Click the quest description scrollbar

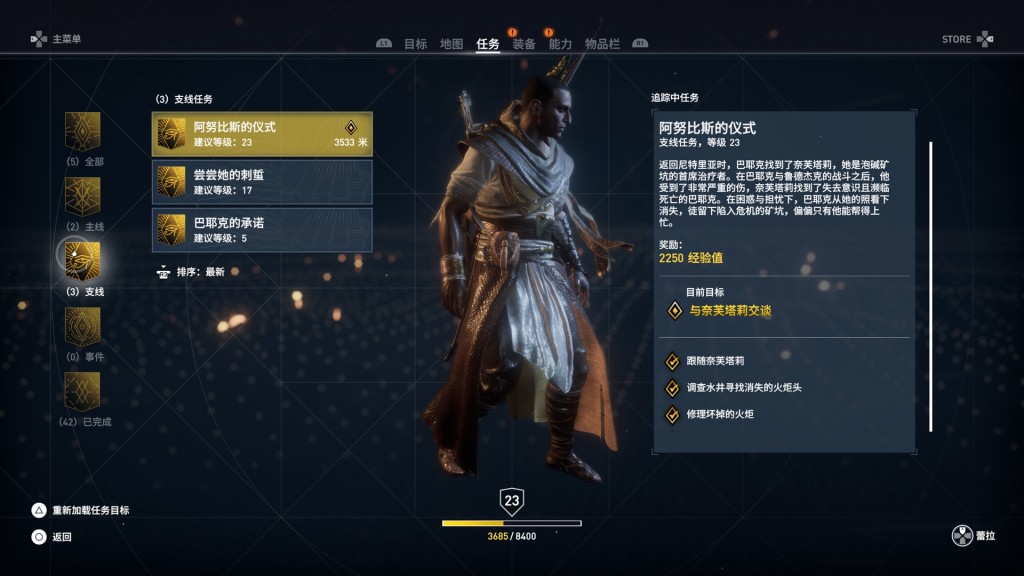click(931, 286)
